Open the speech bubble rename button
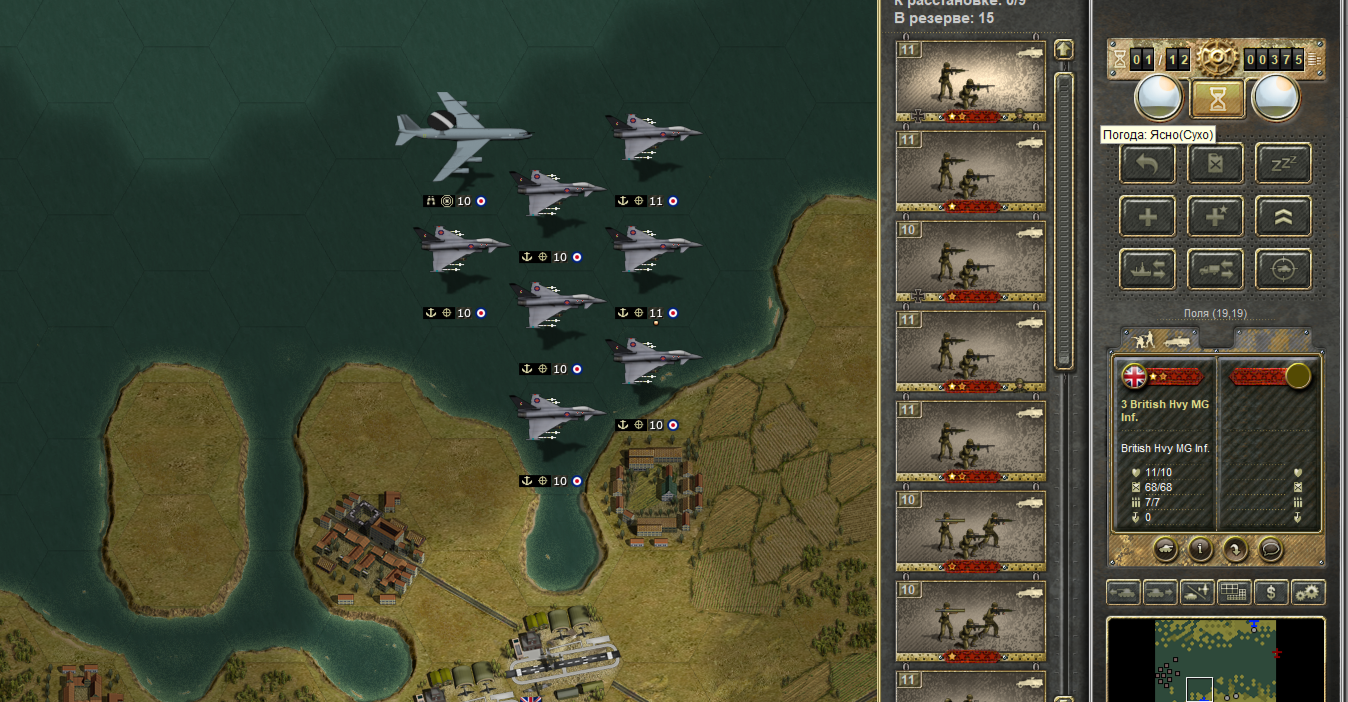The height and width of the screenshot is (702, 1348). point(1269,548)
